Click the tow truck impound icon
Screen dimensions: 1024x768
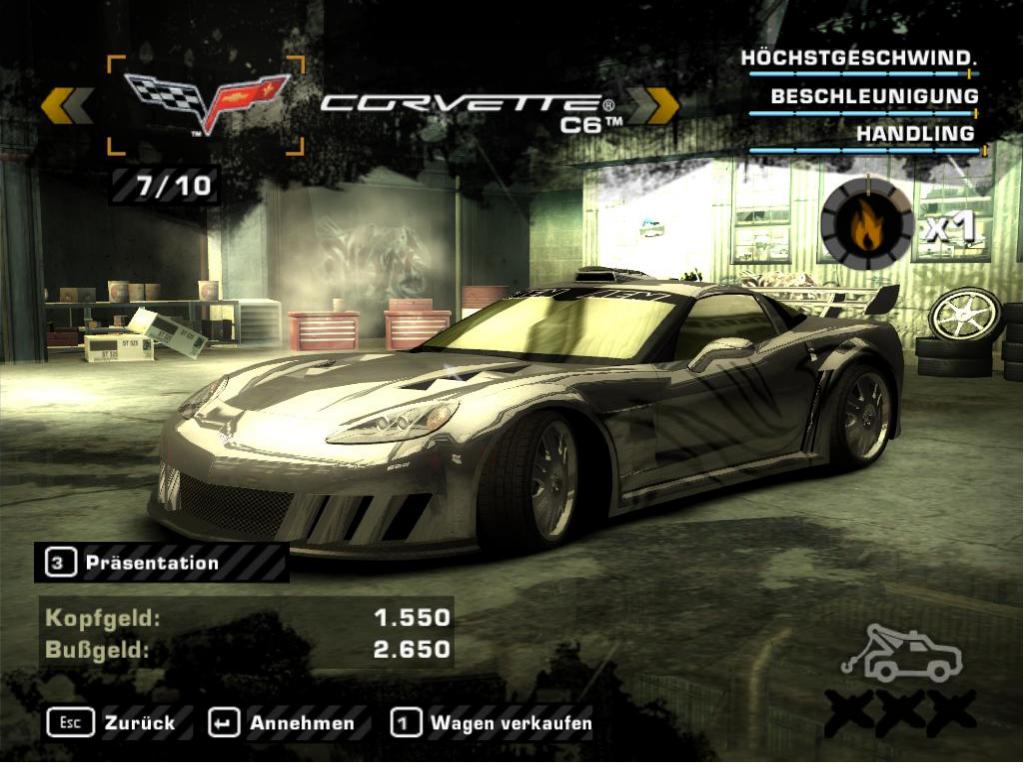903,656
